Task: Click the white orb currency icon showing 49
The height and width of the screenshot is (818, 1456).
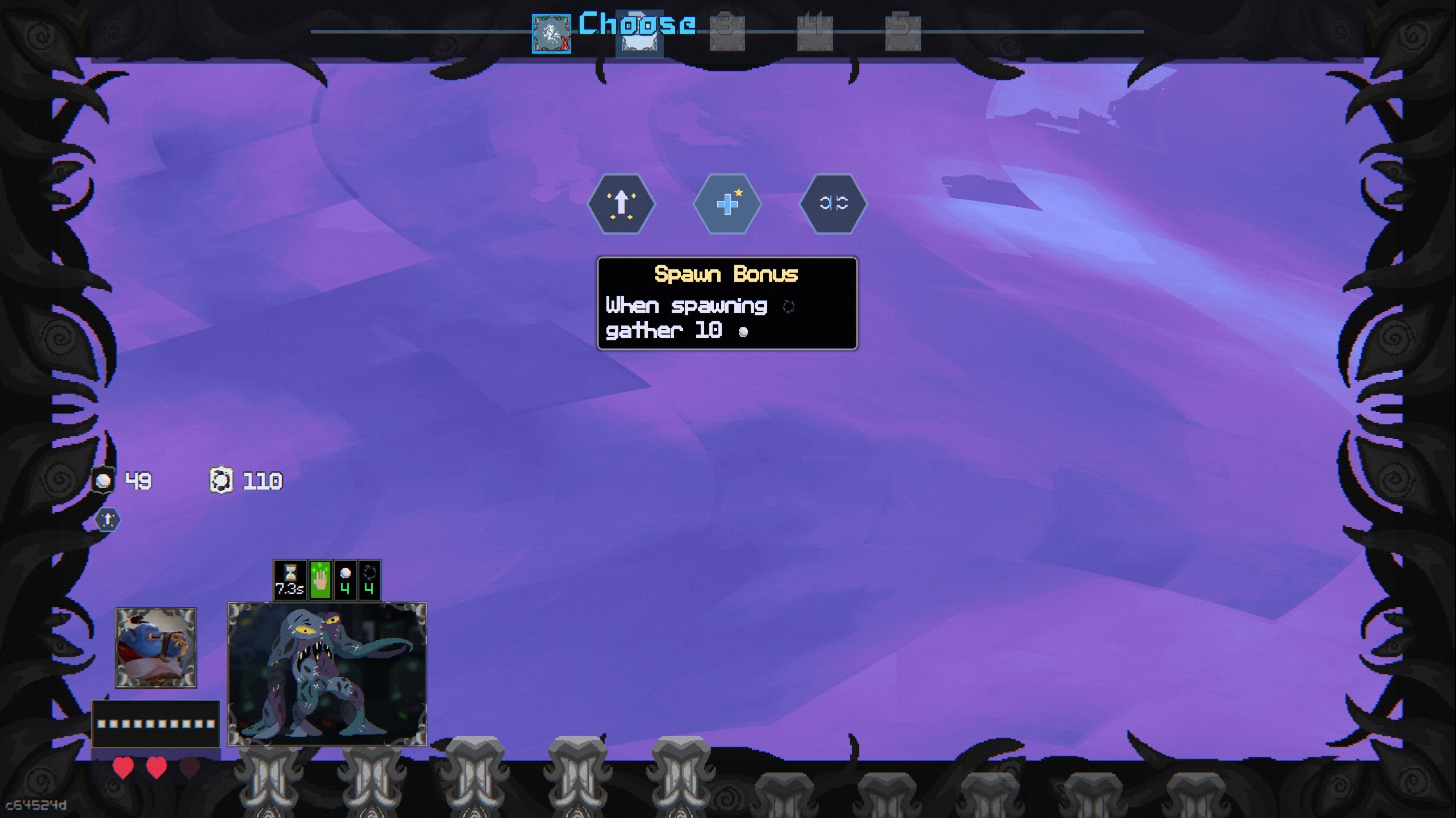Action: [103, 480]
